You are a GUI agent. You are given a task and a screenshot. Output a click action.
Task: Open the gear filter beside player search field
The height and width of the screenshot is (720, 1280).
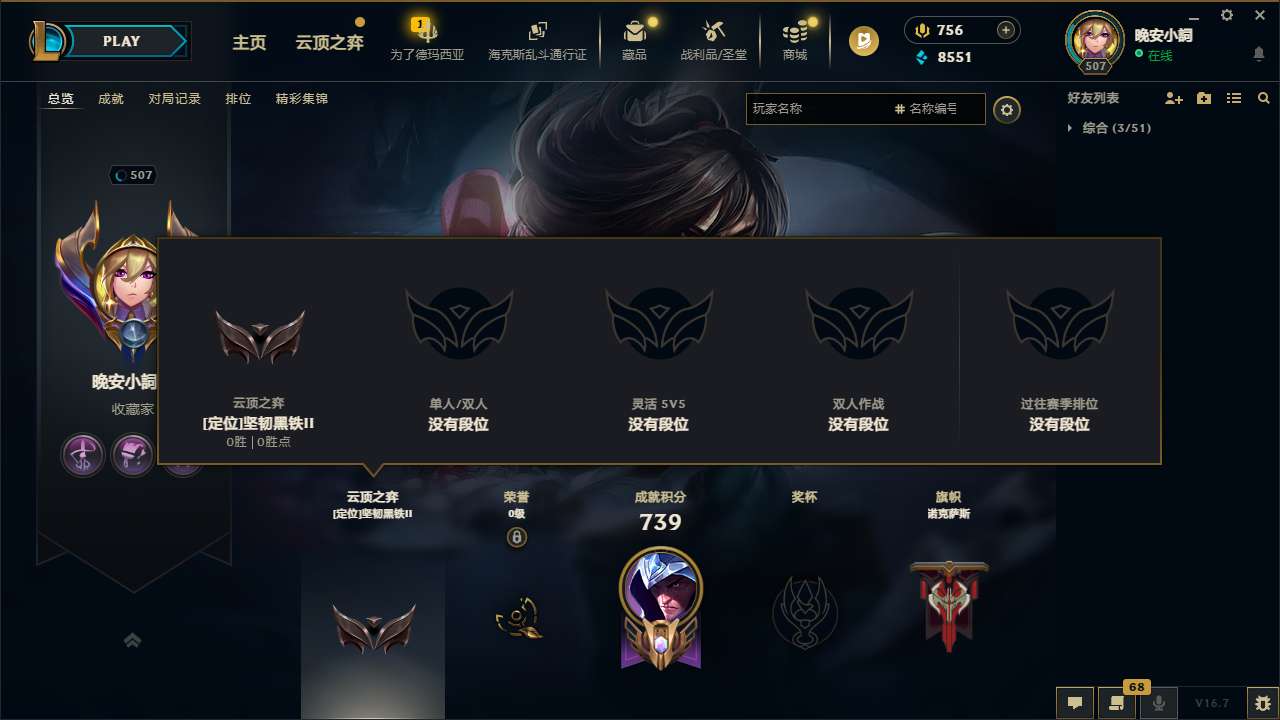pyautogui.click(x=1007, y=109)
